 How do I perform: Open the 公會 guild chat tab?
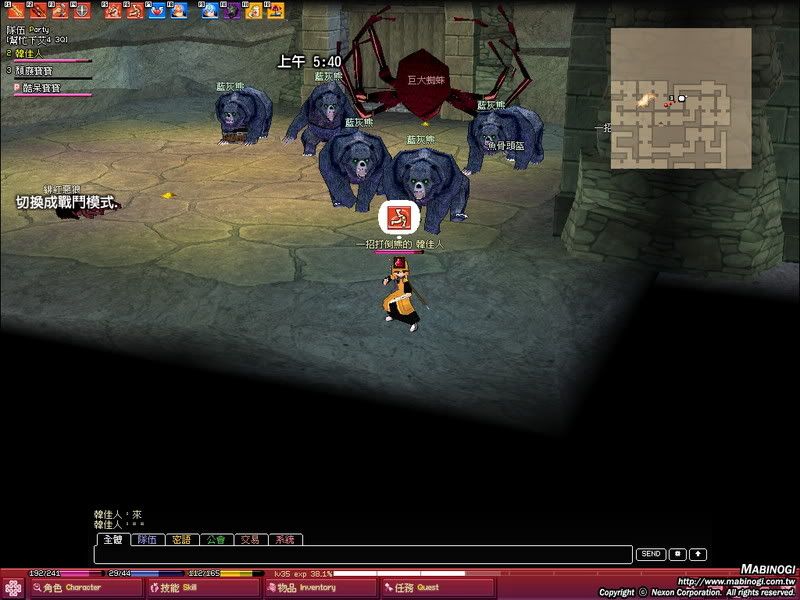click(x=215, y=539)
